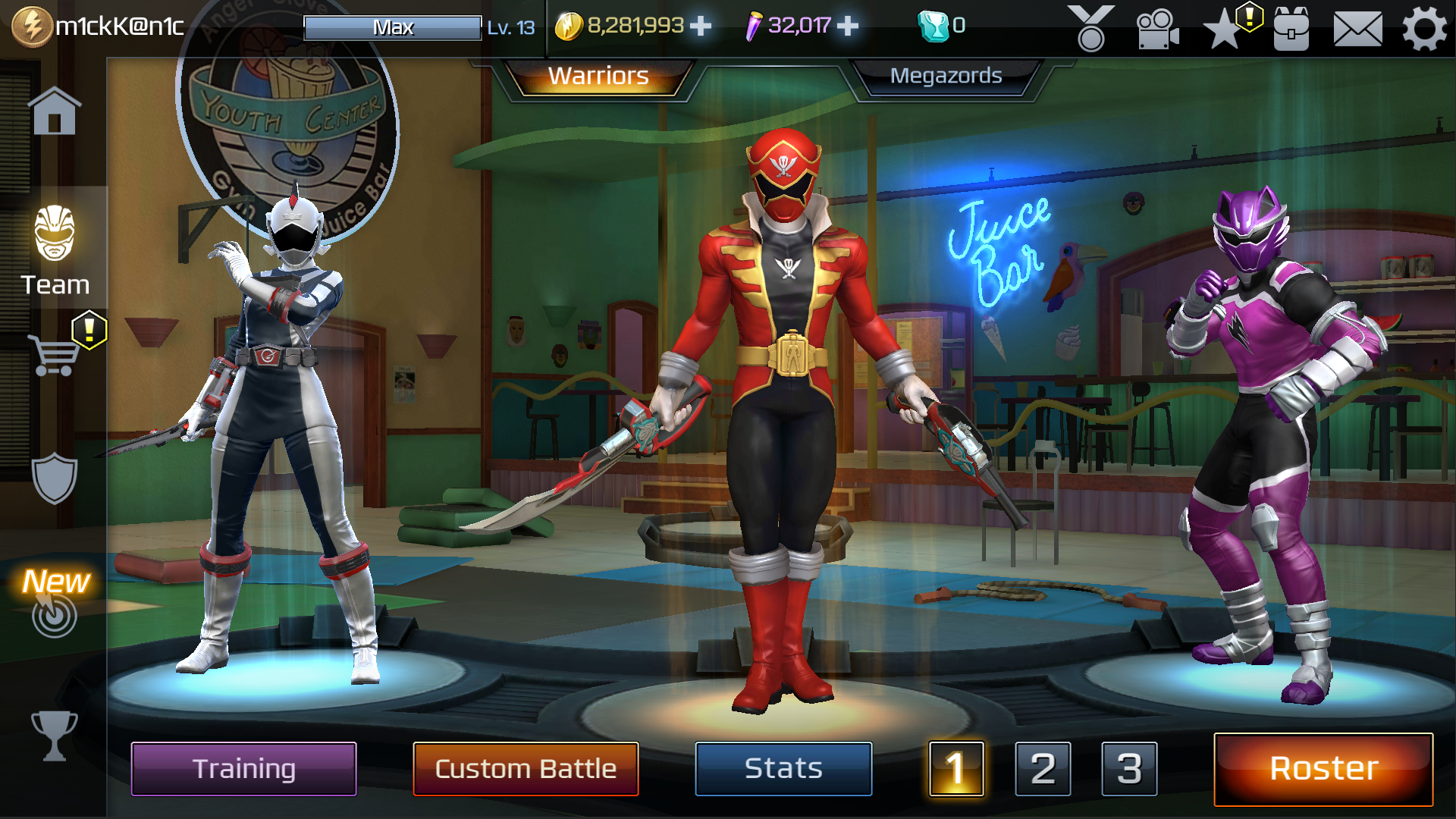1456x819 pixels.
Task: Select the shield icon in the sidebar
Action: tap(55, 478)
